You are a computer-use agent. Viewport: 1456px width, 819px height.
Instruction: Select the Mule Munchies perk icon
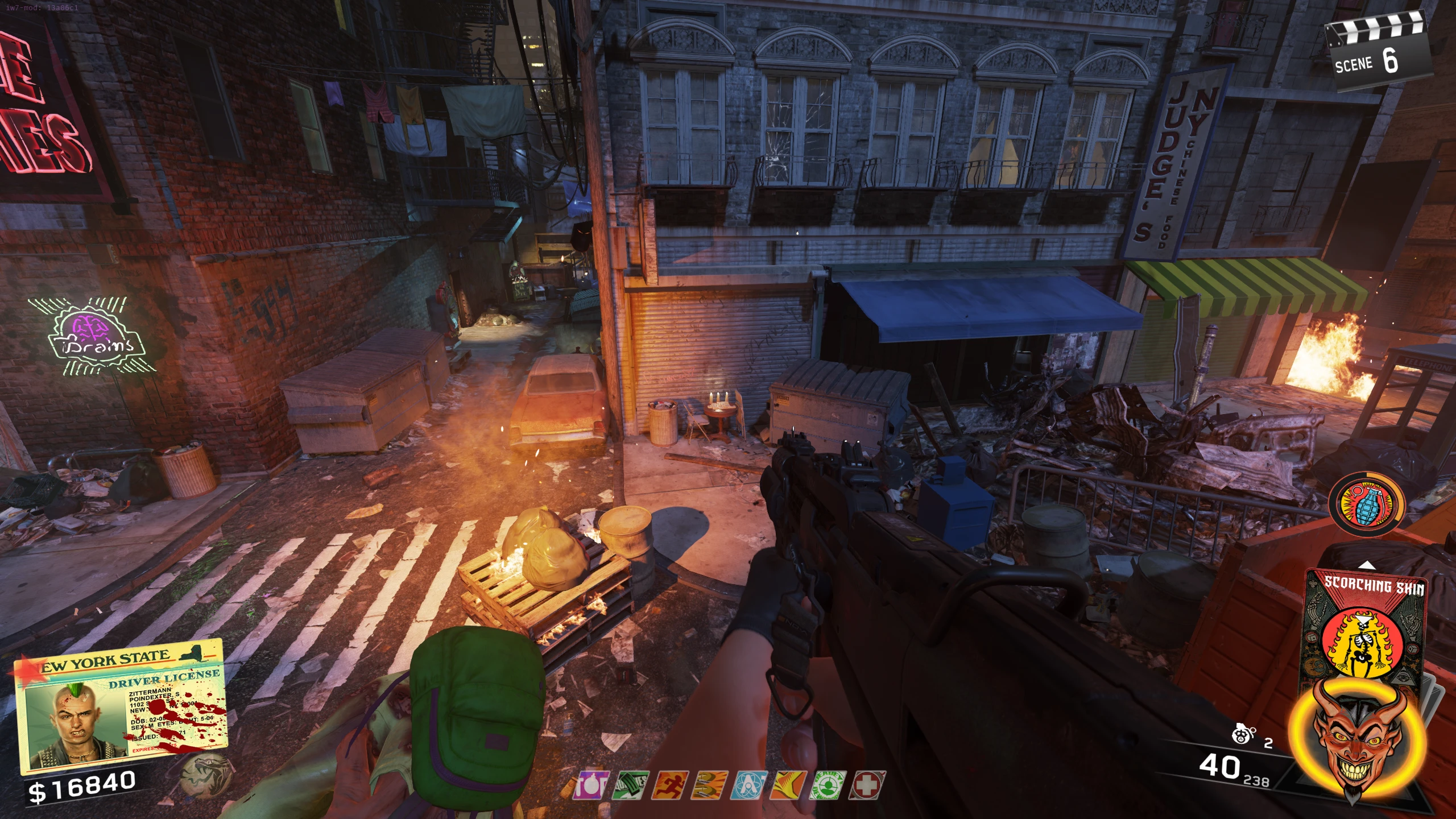click(709, 786)
